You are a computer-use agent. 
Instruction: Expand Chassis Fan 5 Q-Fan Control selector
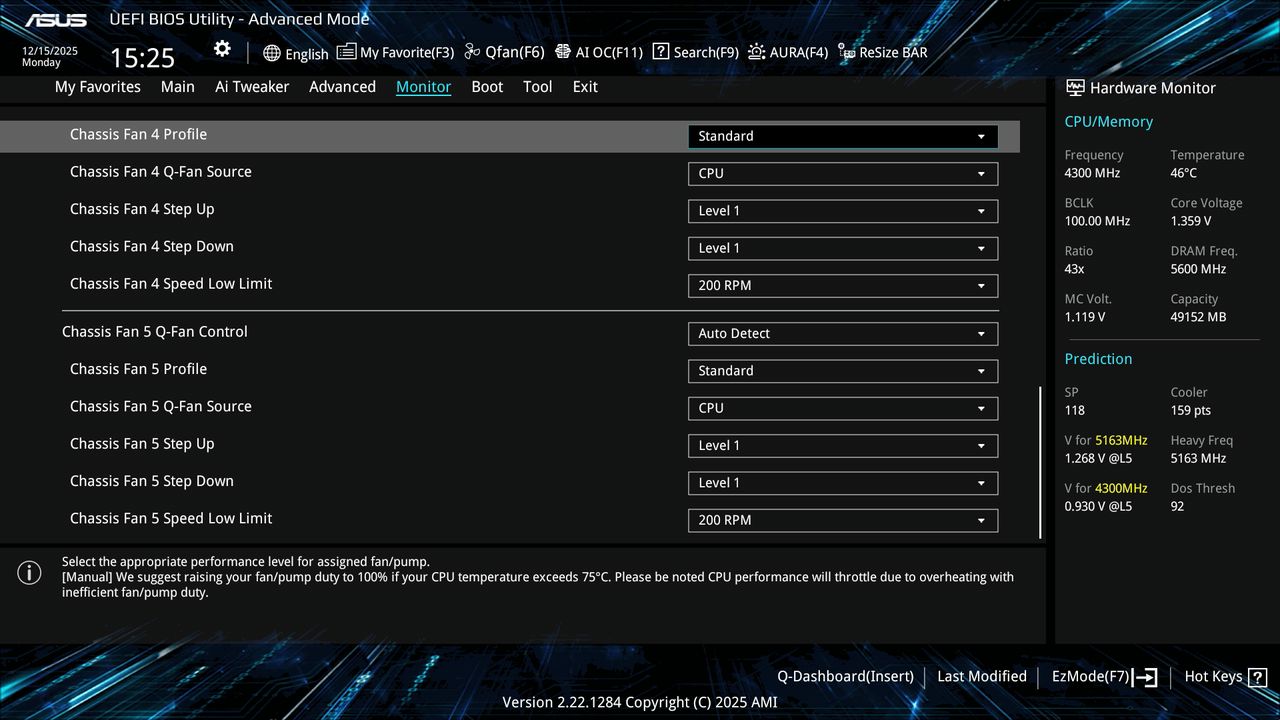[x=842, y=333]
